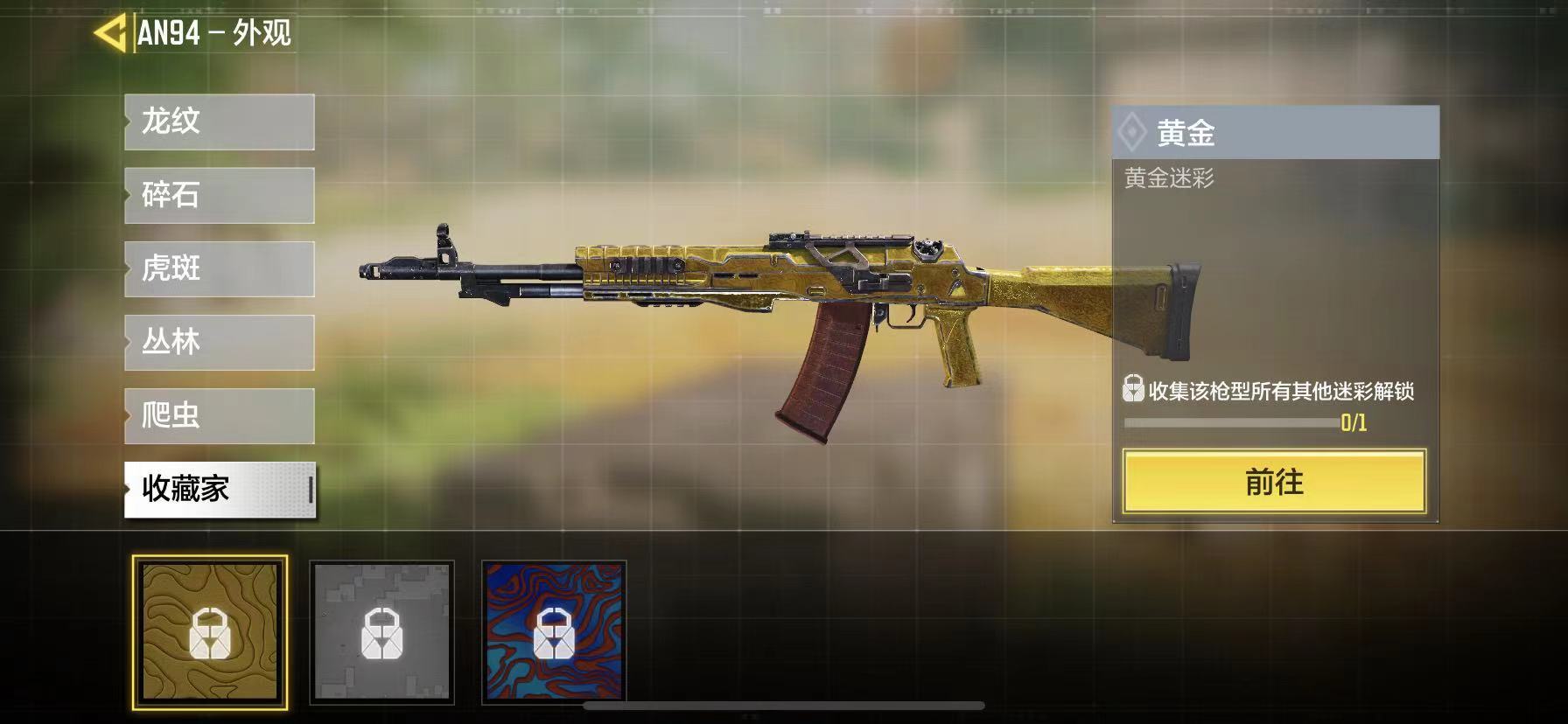Select the 碎石 camo category

click(219, 195)
